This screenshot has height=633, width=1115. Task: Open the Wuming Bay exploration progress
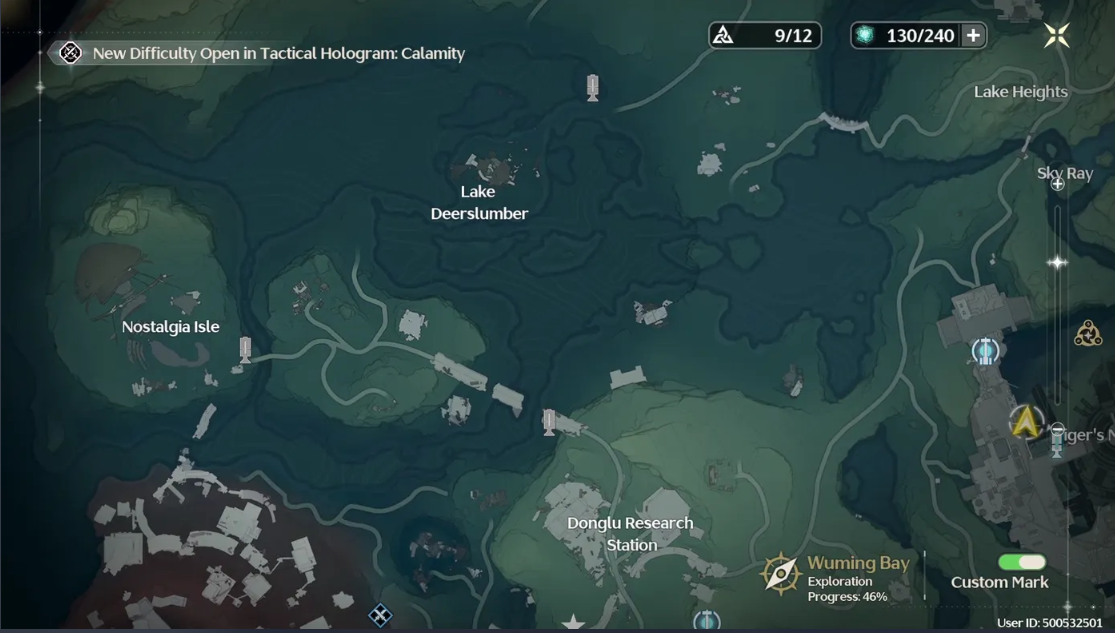click(840, 578)
